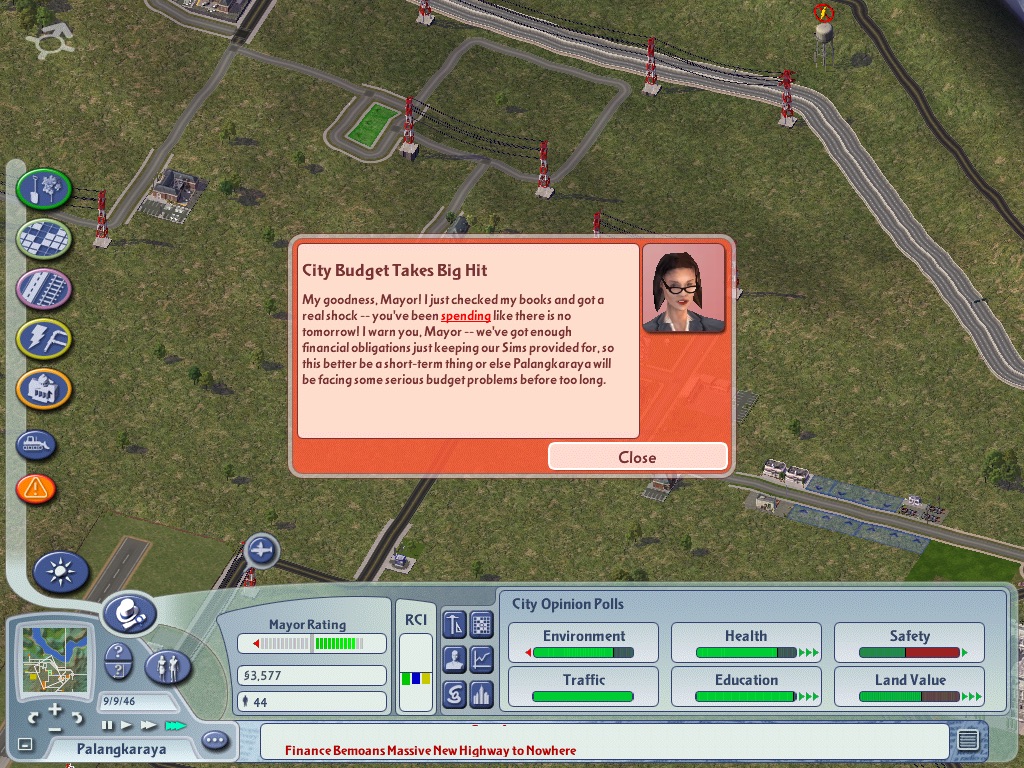1024x768 pixels.
Task: Pause the simulation
Action: coord(108,725)
